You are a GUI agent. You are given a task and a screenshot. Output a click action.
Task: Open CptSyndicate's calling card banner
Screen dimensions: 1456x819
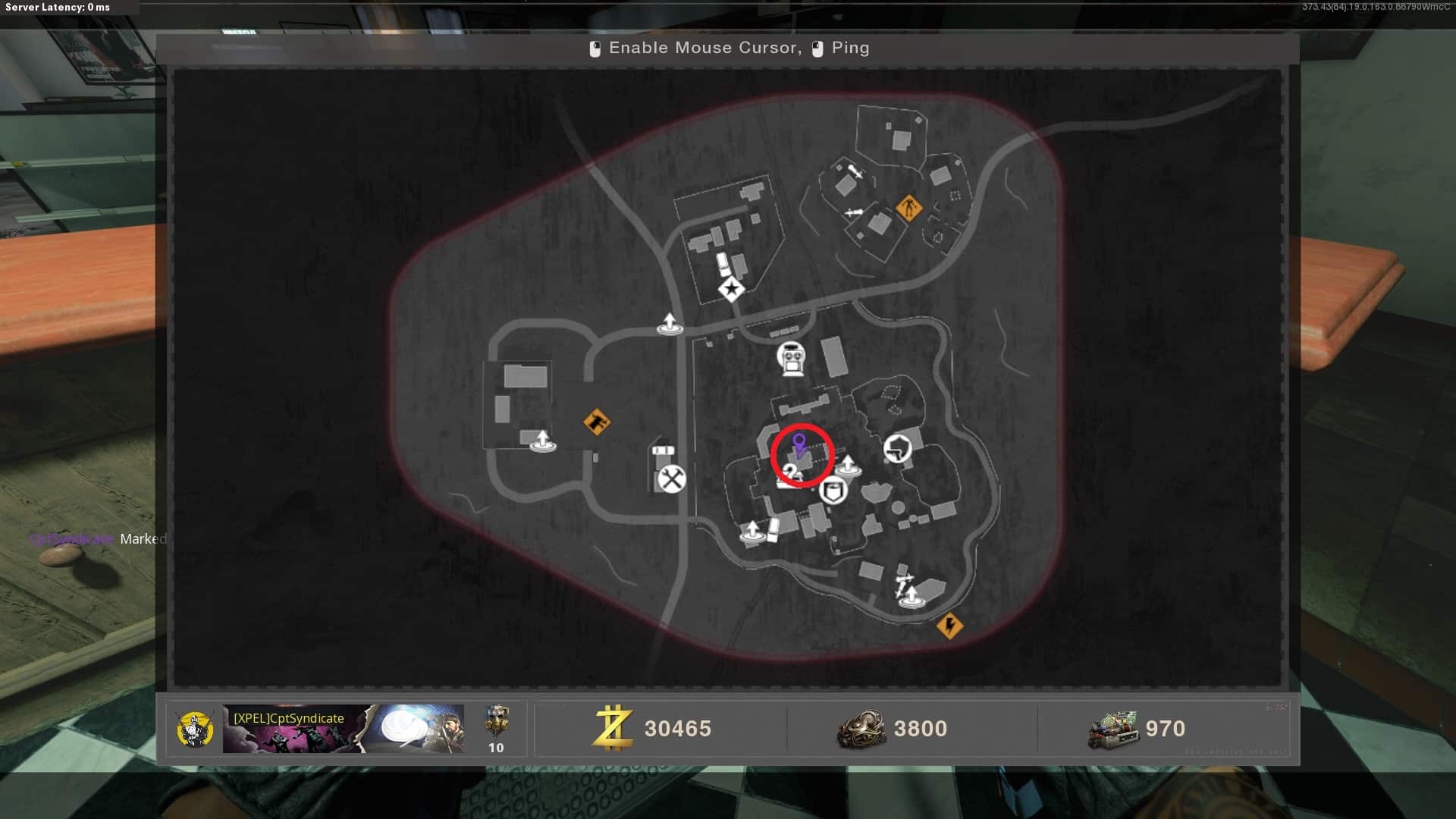343,729
